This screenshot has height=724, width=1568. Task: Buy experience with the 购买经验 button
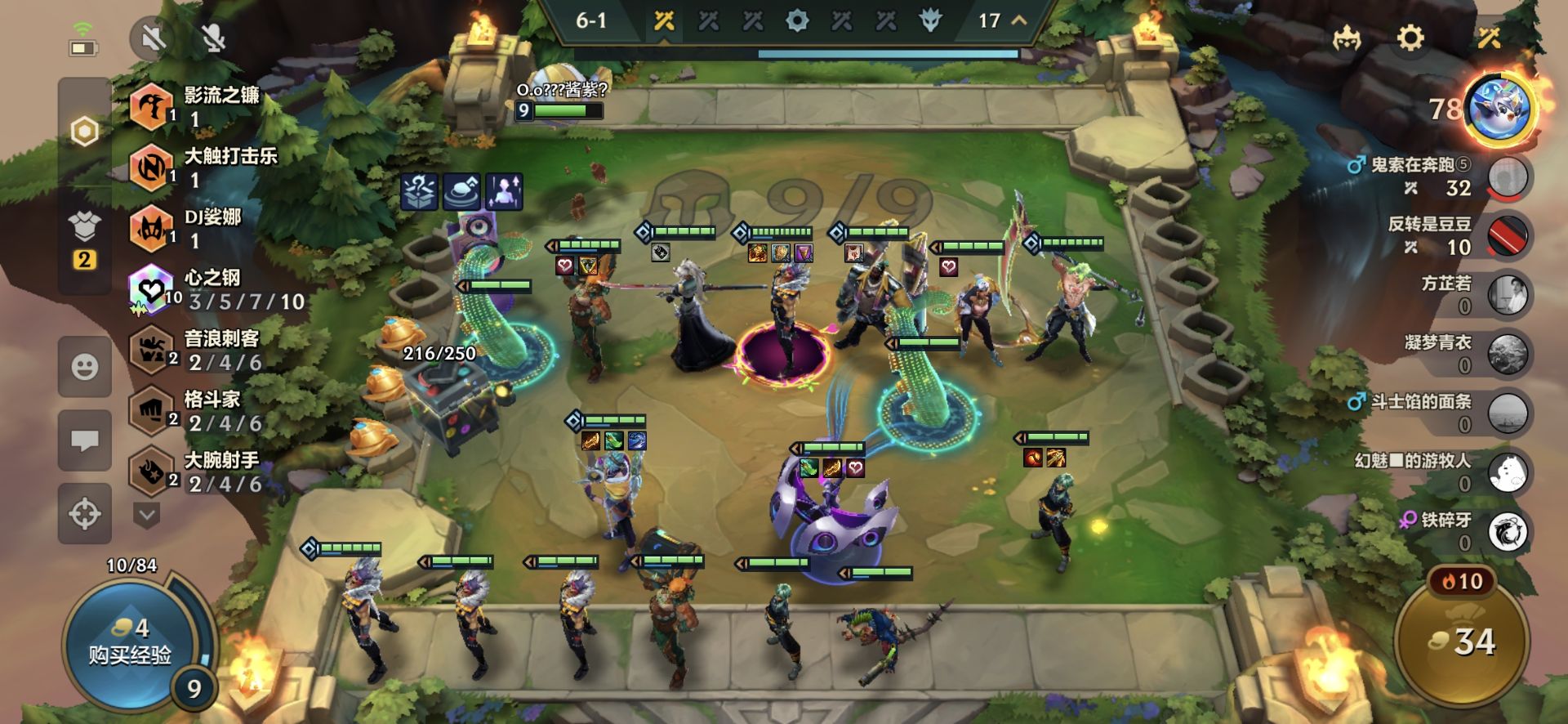coord(129,644)
